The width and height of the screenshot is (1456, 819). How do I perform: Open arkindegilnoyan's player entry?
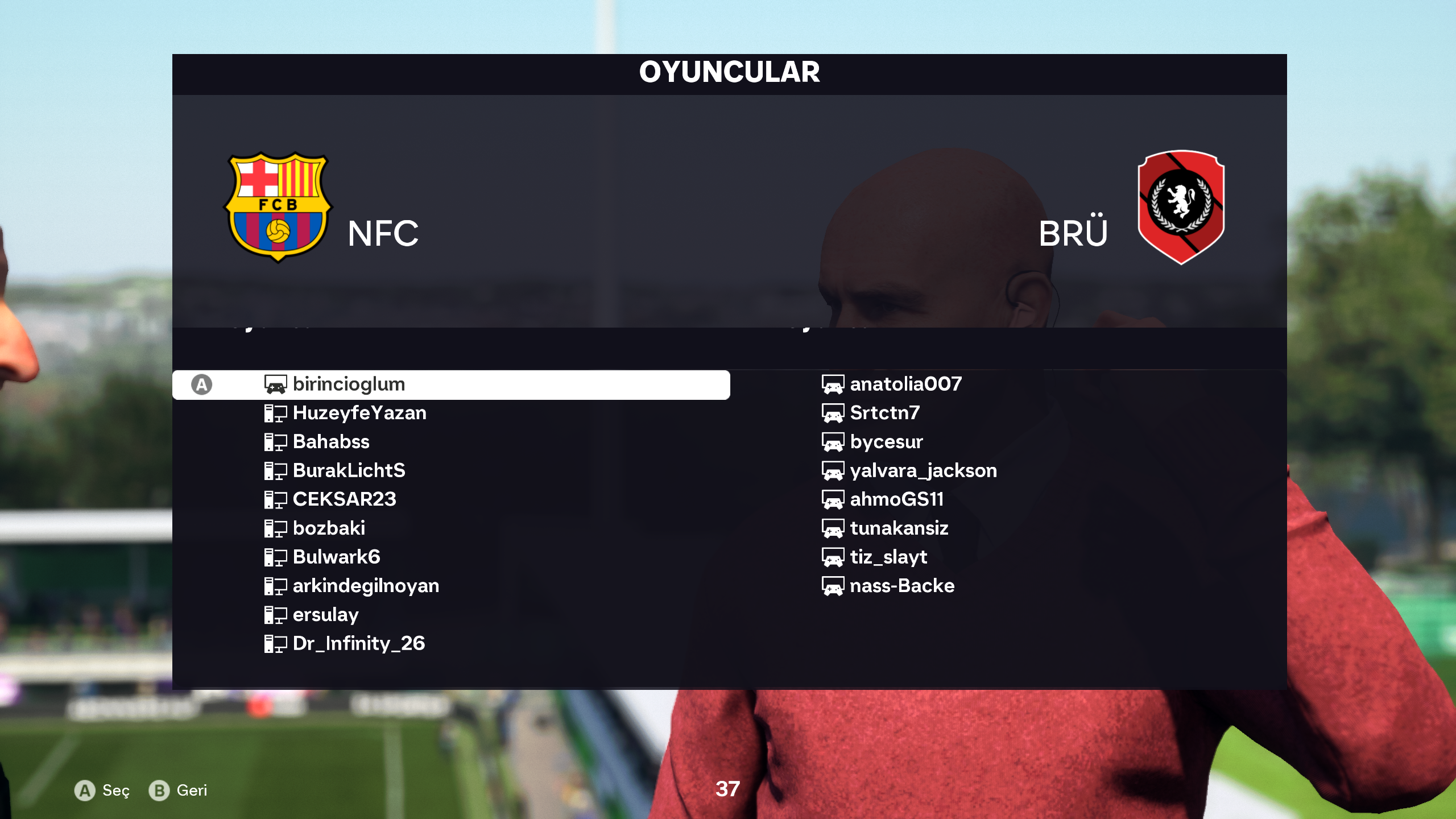click(x=366, y=586)
